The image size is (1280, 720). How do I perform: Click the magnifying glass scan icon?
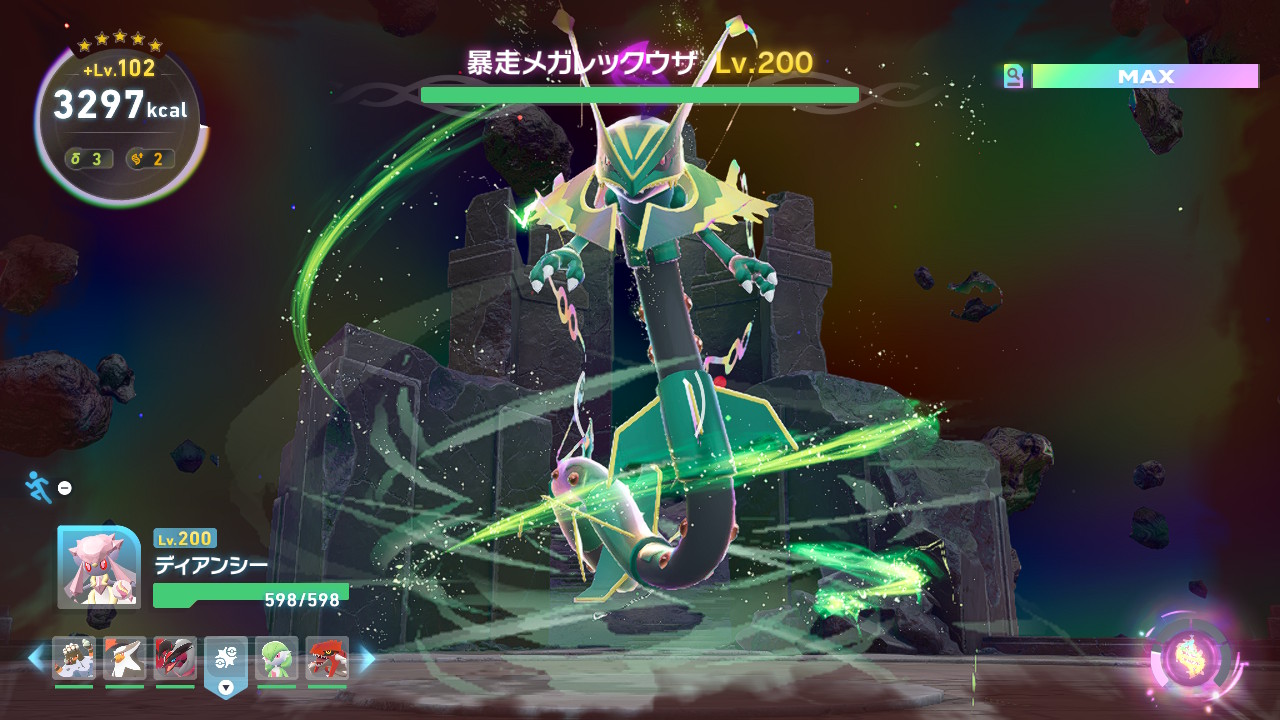pos(1014,76)
